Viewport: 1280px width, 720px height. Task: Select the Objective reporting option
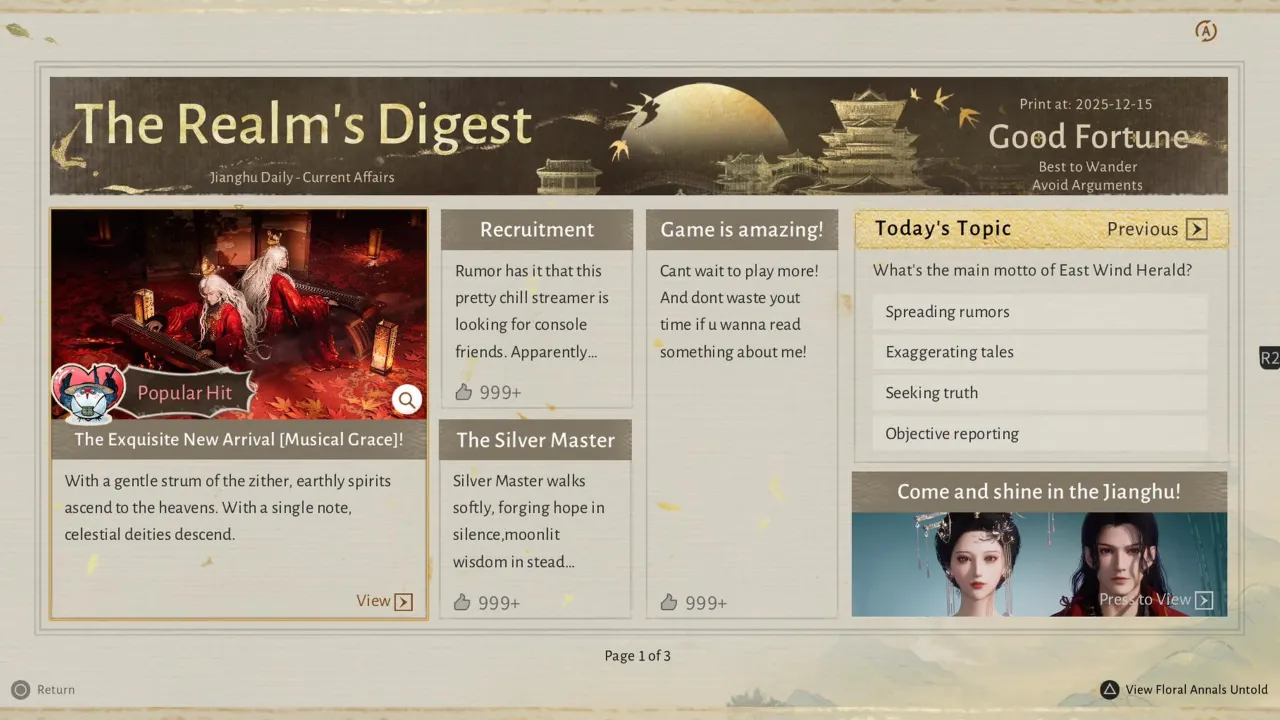click(x=1039, y=433)
